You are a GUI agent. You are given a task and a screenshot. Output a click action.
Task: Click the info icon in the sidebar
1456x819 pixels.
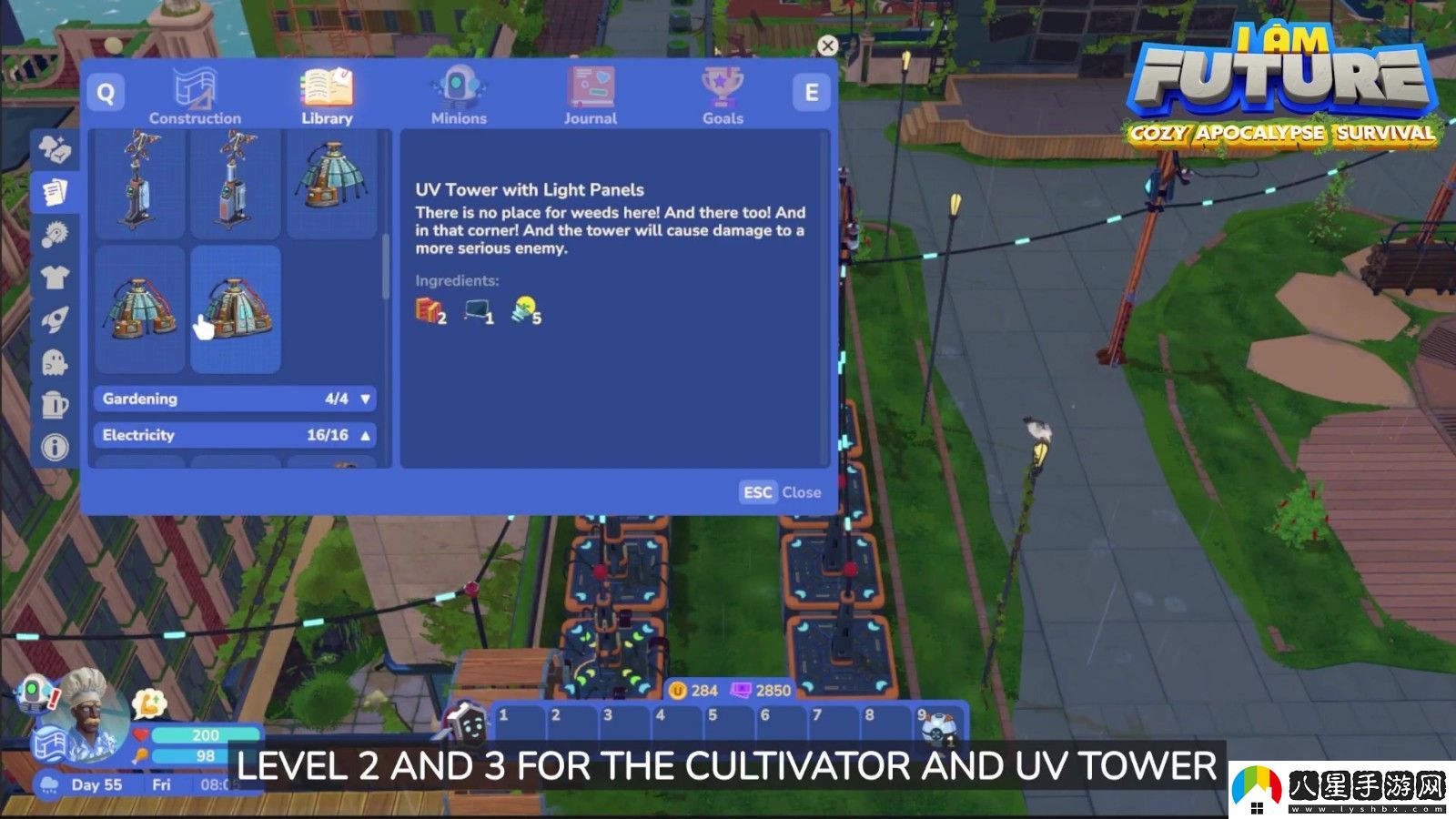pos(55,448)
